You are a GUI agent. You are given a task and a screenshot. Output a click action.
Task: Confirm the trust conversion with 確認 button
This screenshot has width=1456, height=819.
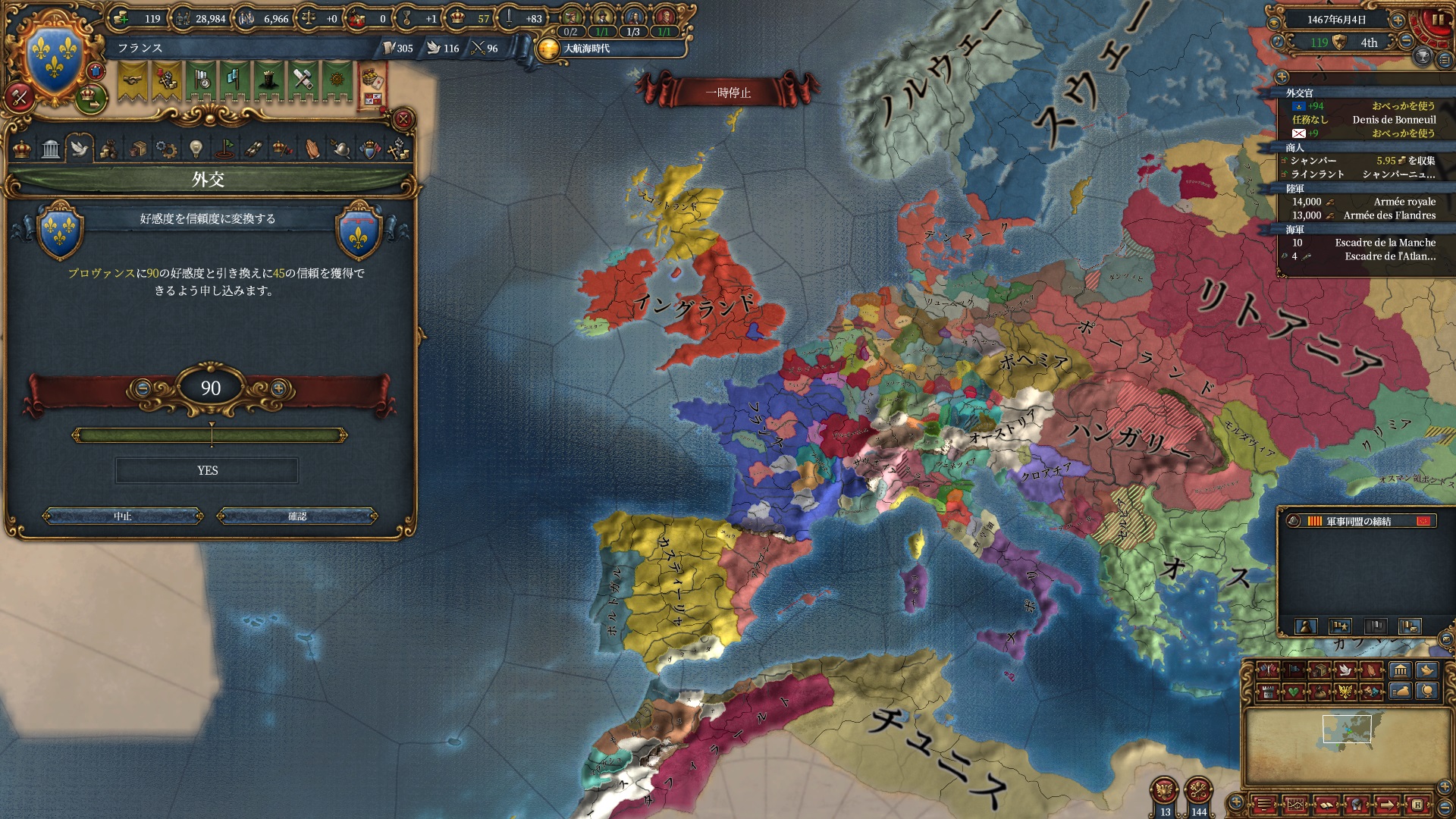297,516
